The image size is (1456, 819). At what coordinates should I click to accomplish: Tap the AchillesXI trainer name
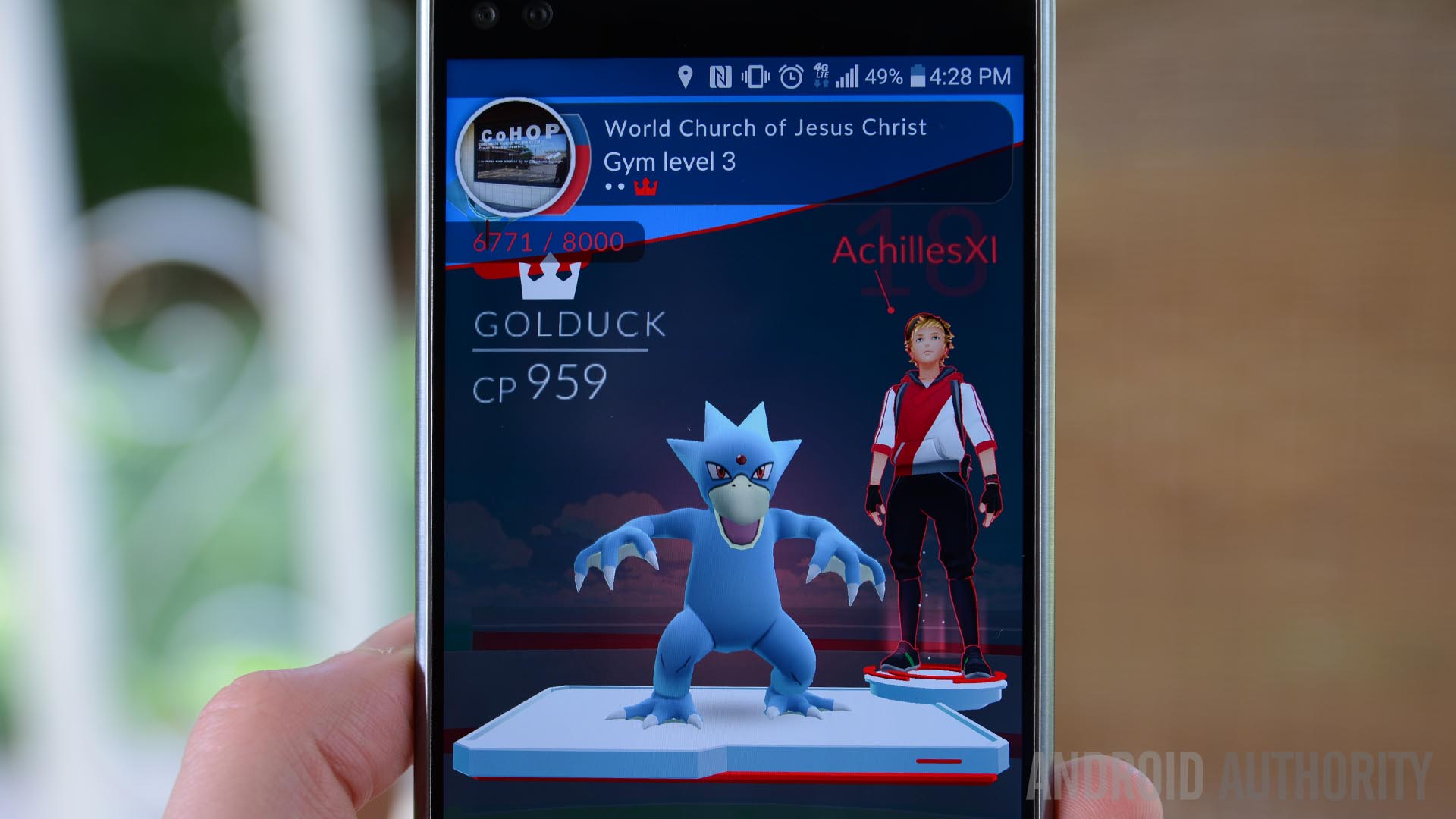point(914,251)
